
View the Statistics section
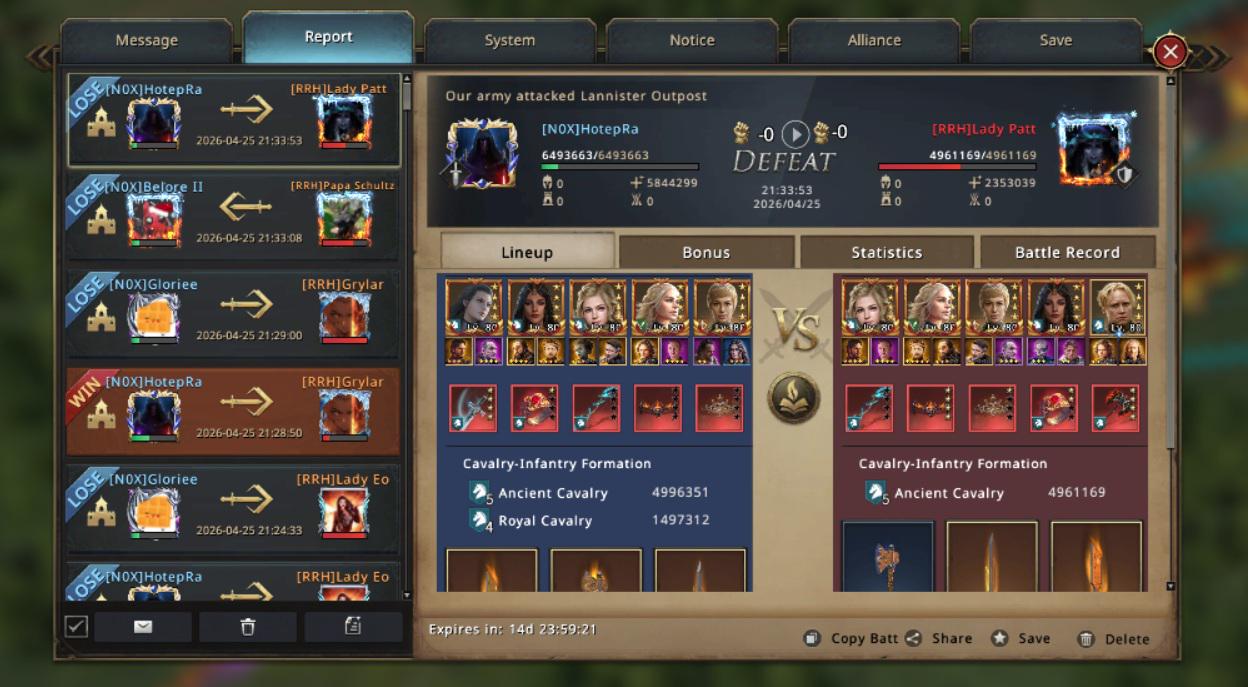[886, 252]
